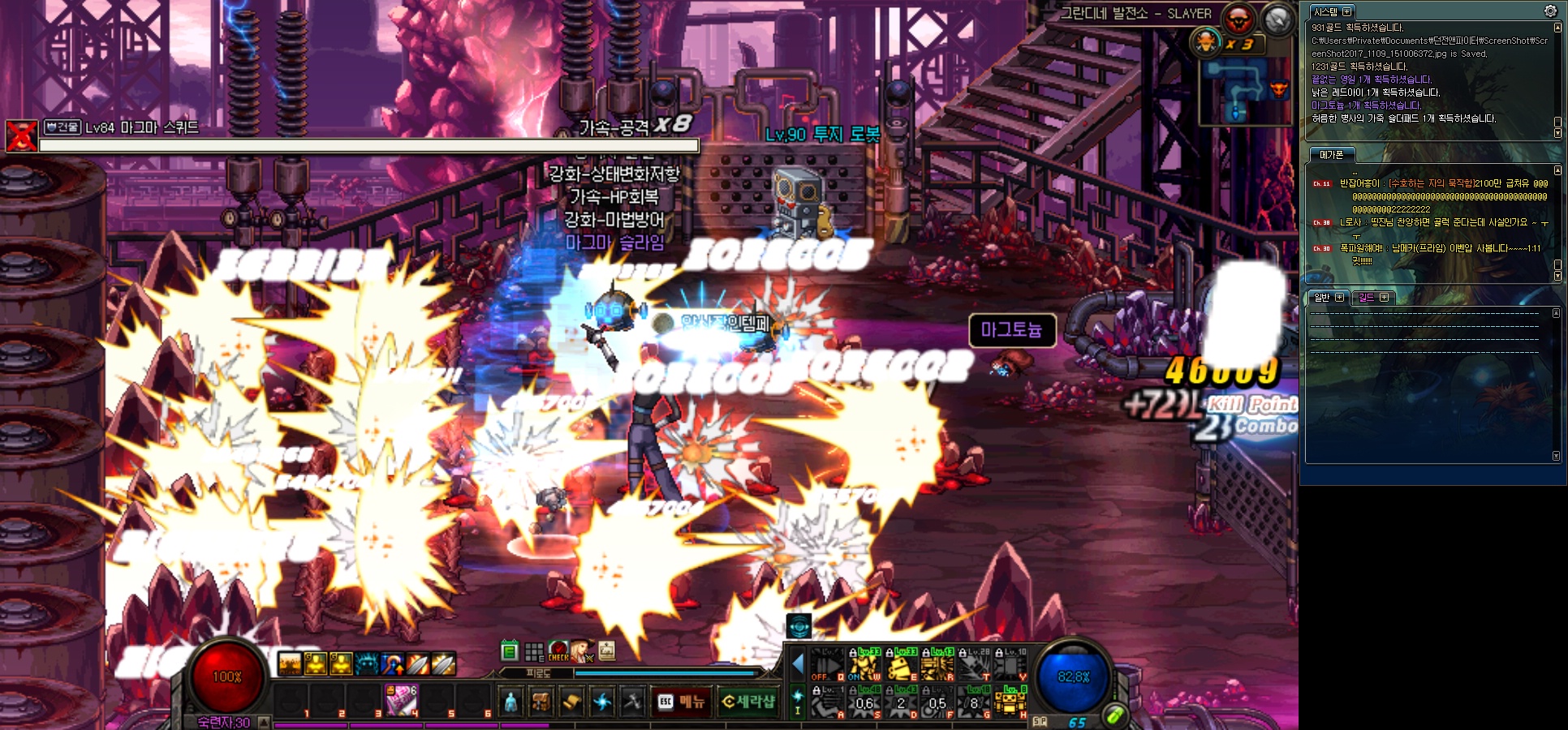The height and width of the screenshot is (730, 1568).
Task: Click the green calendar icon above fatigue bar
Action: tap(509, 651)
